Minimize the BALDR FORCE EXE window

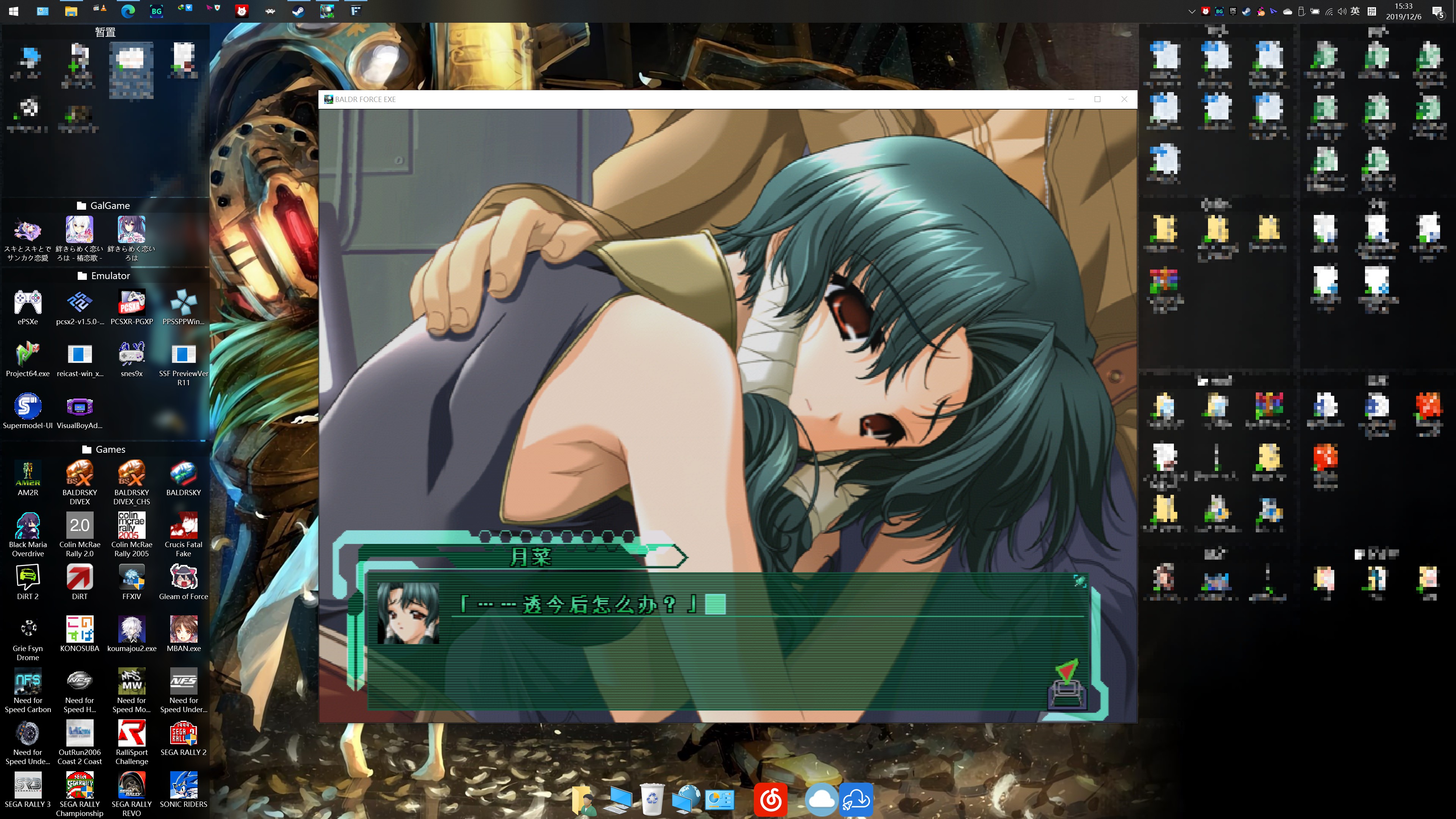pyautogui.click(x=1071, y=99)
